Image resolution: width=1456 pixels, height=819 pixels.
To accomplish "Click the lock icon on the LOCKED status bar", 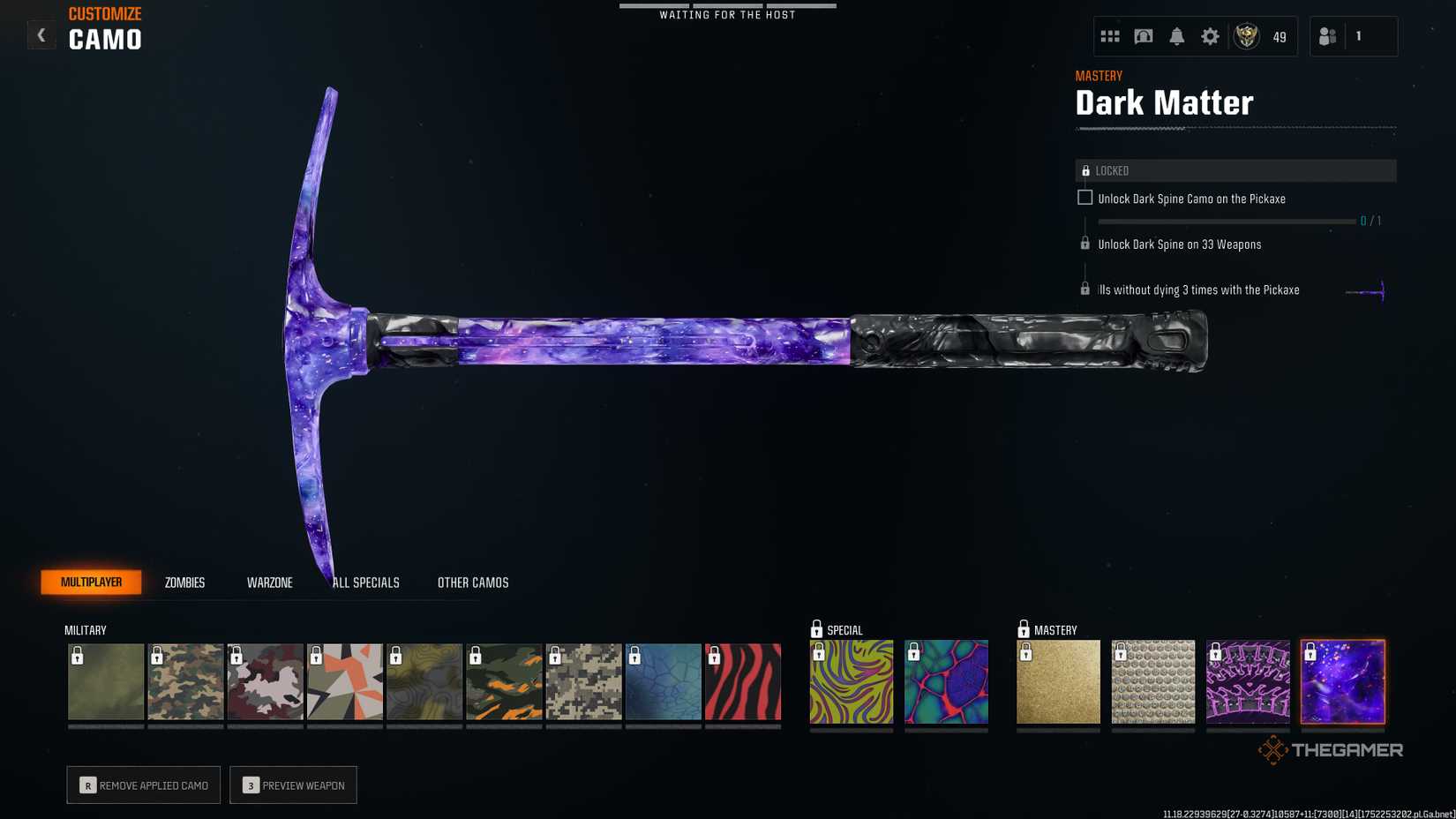I will 1085,169.
